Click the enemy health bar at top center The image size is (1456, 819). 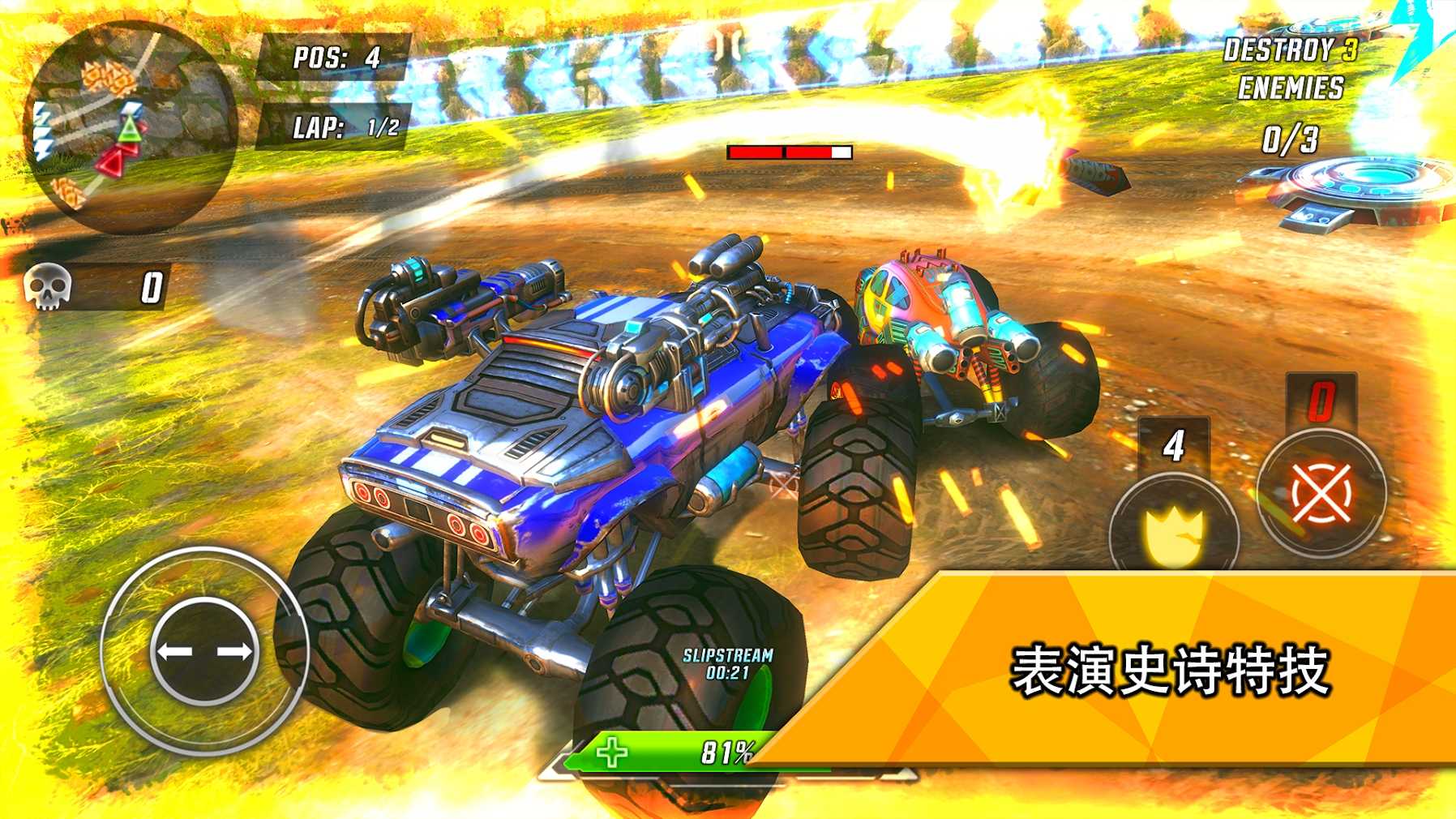(x=792, y=151)
